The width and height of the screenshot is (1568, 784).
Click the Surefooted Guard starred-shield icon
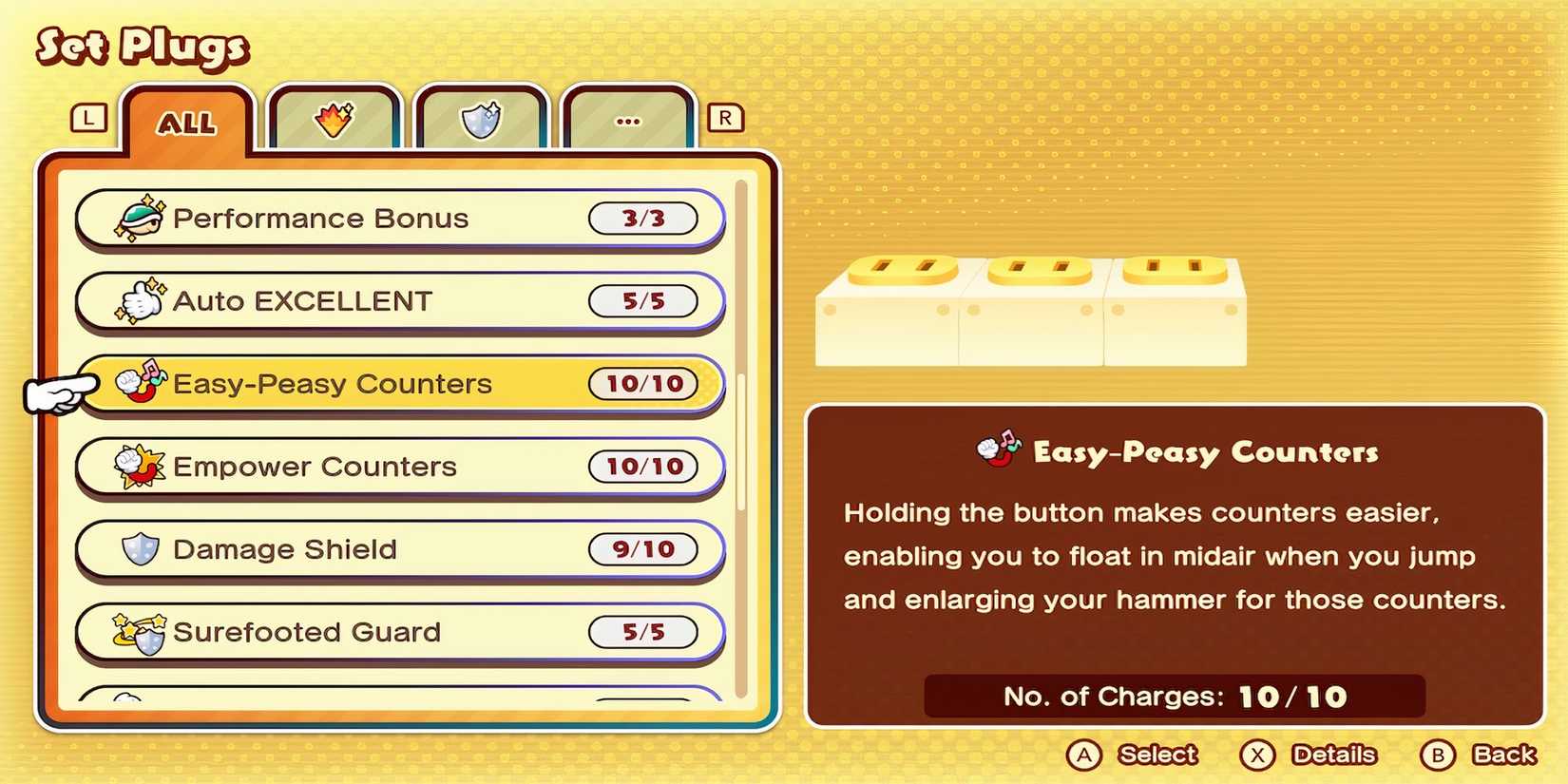pos(140,631)
